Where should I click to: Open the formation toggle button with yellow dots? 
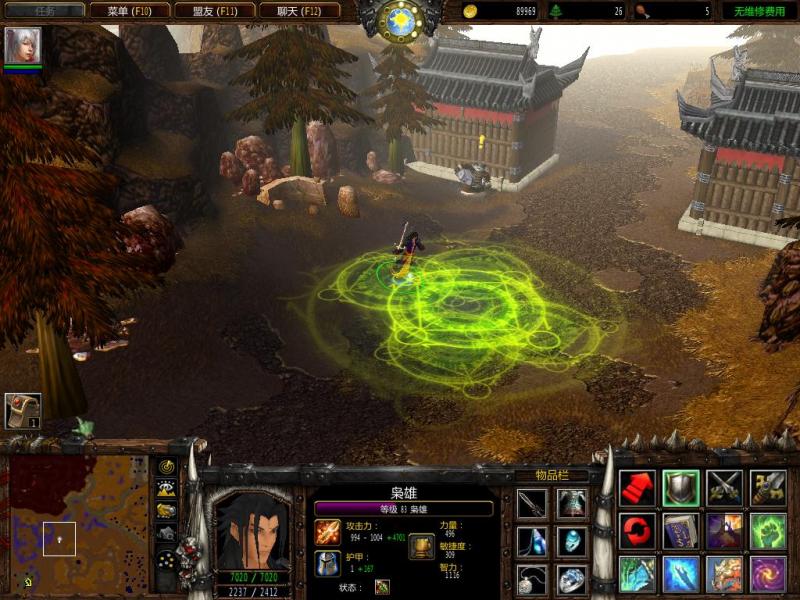(x=166, y=559)
